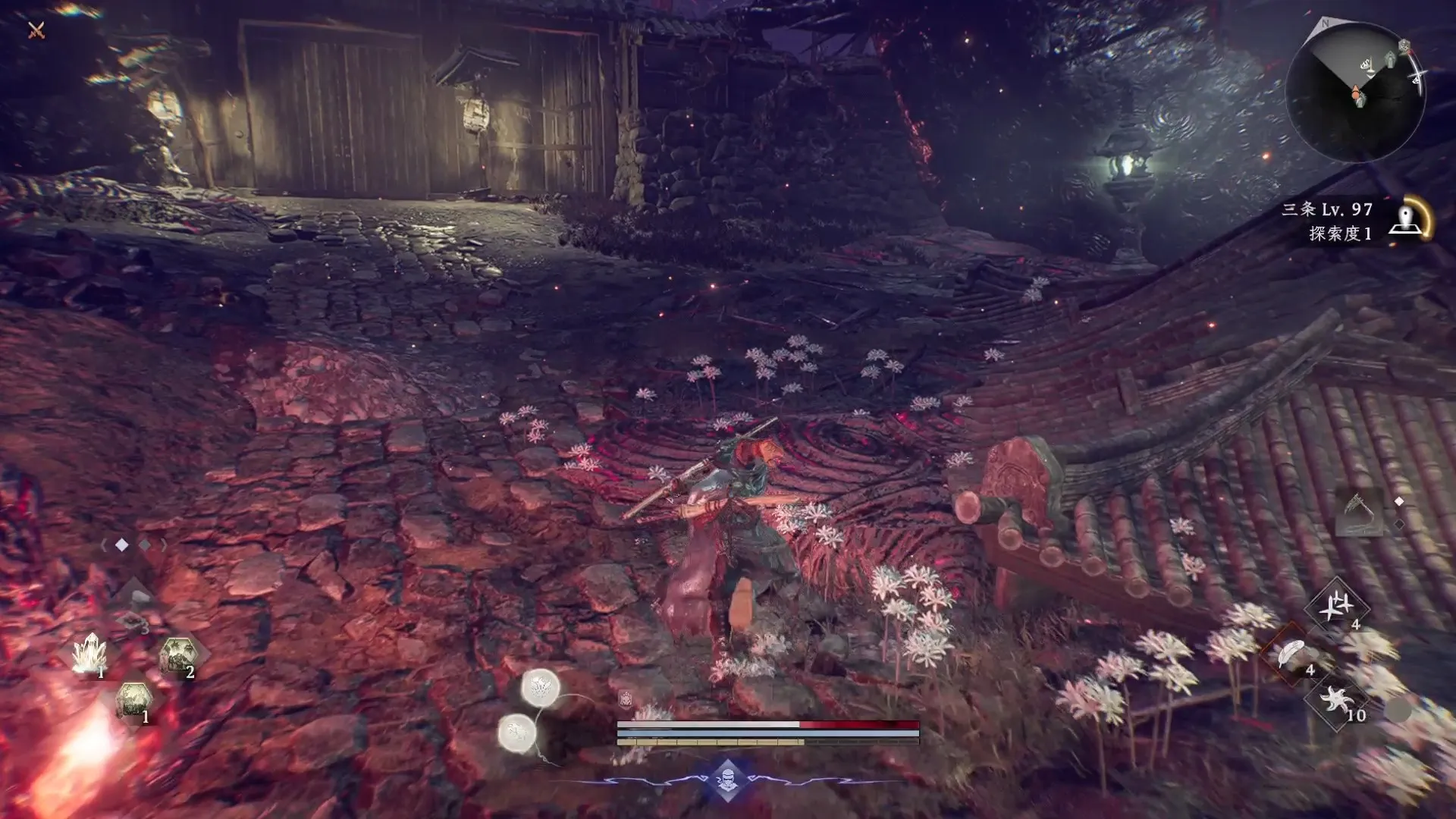1456x819 pixels.
Task: Select the feather ninjutsu slot
Action: tap(1291, 654)
